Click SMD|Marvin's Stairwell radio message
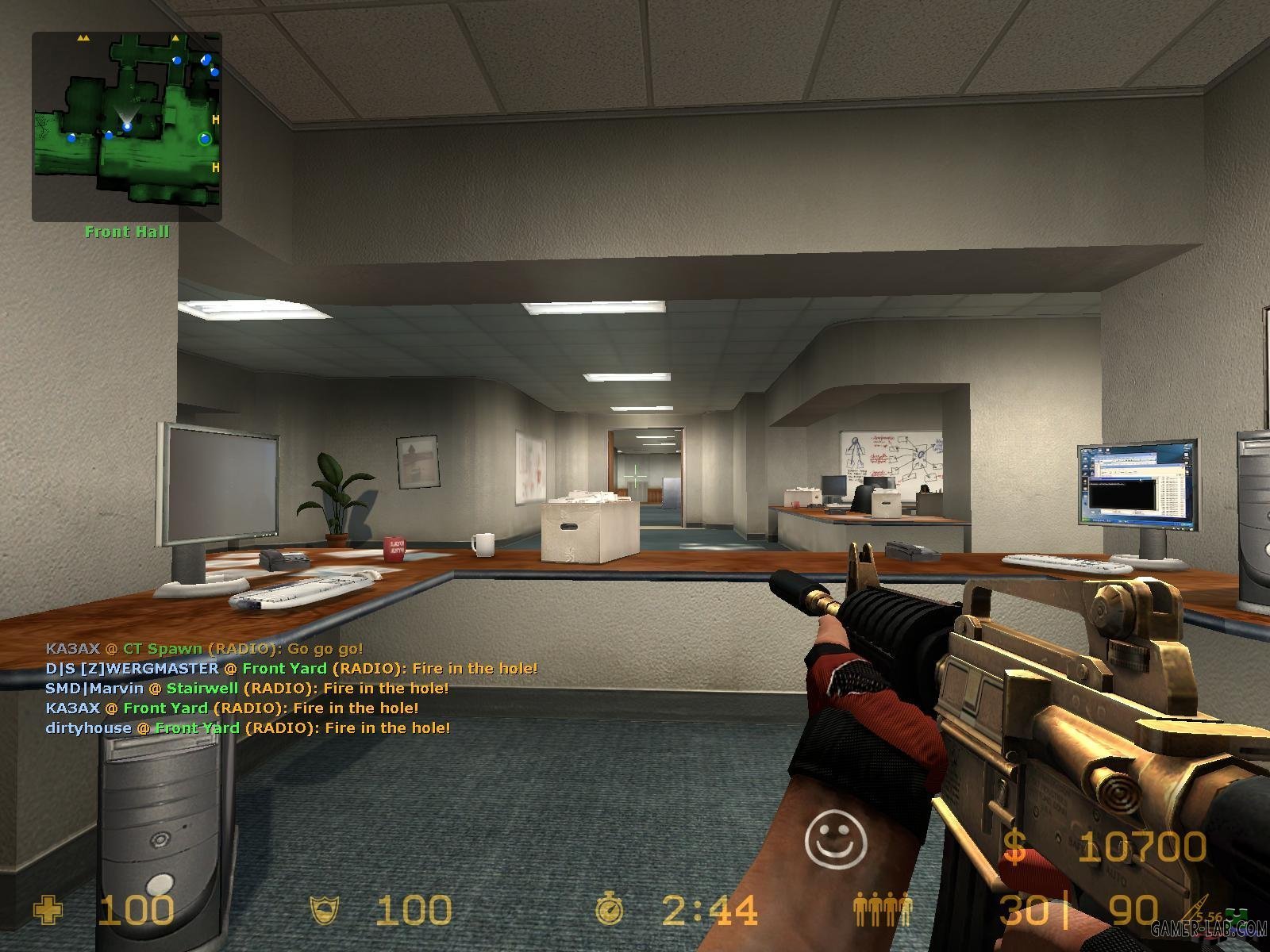The height and width of the screenshot is (952, 1270). click(247, 688)
